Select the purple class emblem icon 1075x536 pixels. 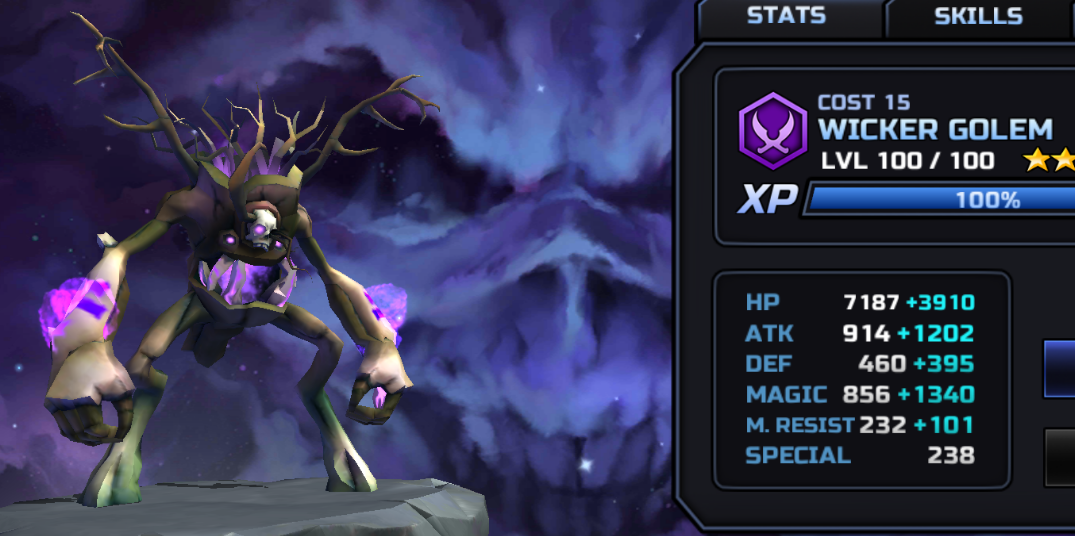773,131
